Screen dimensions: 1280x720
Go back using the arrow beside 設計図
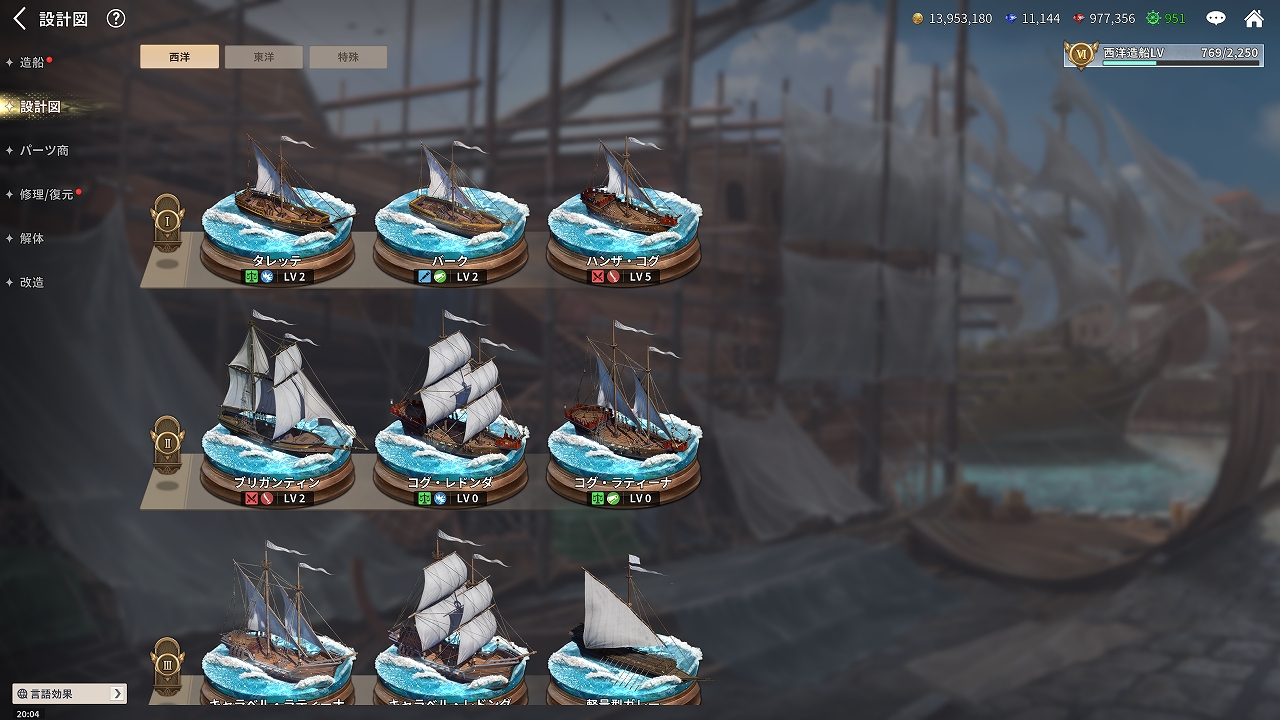click(19, 18)
